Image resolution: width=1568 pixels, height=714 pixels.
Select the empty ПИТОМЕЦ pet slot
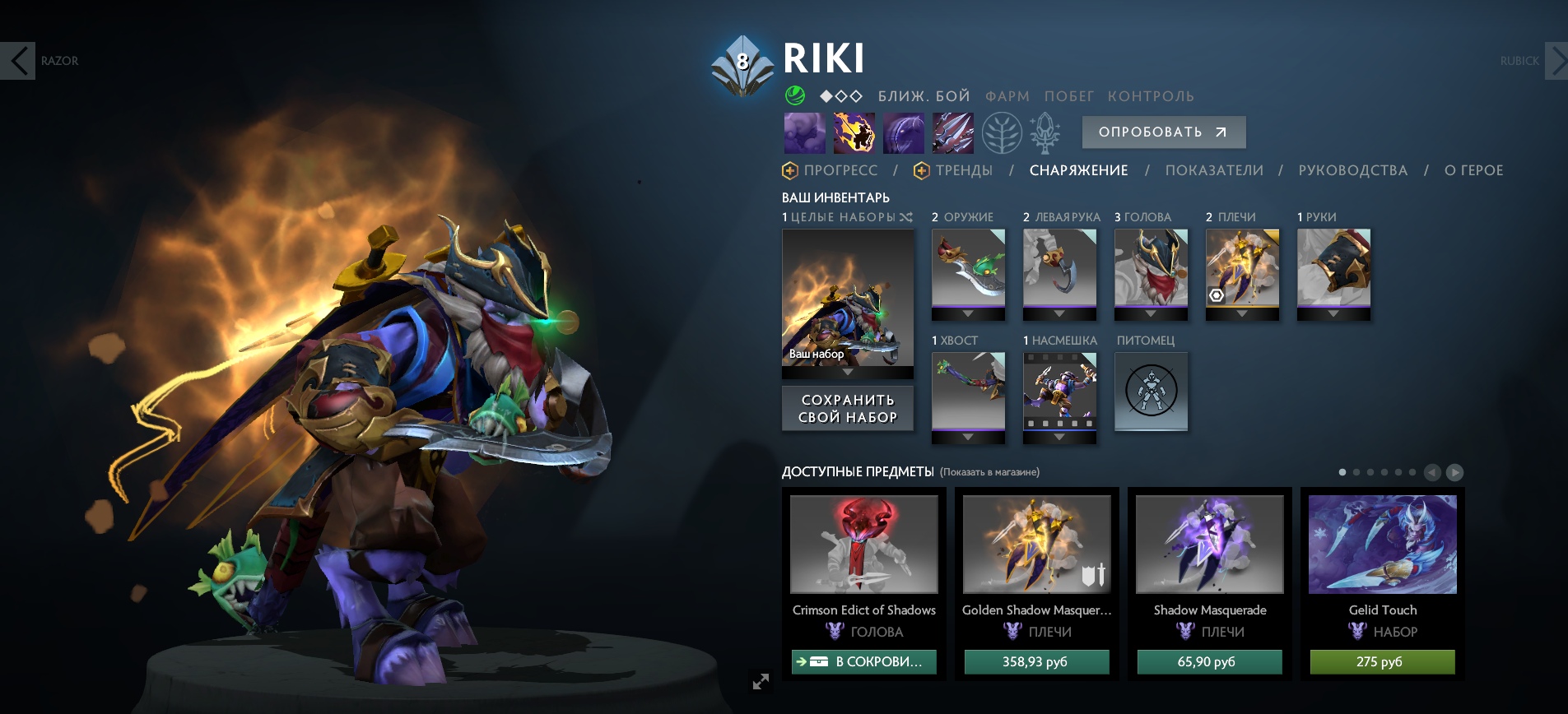[1151, 391]
